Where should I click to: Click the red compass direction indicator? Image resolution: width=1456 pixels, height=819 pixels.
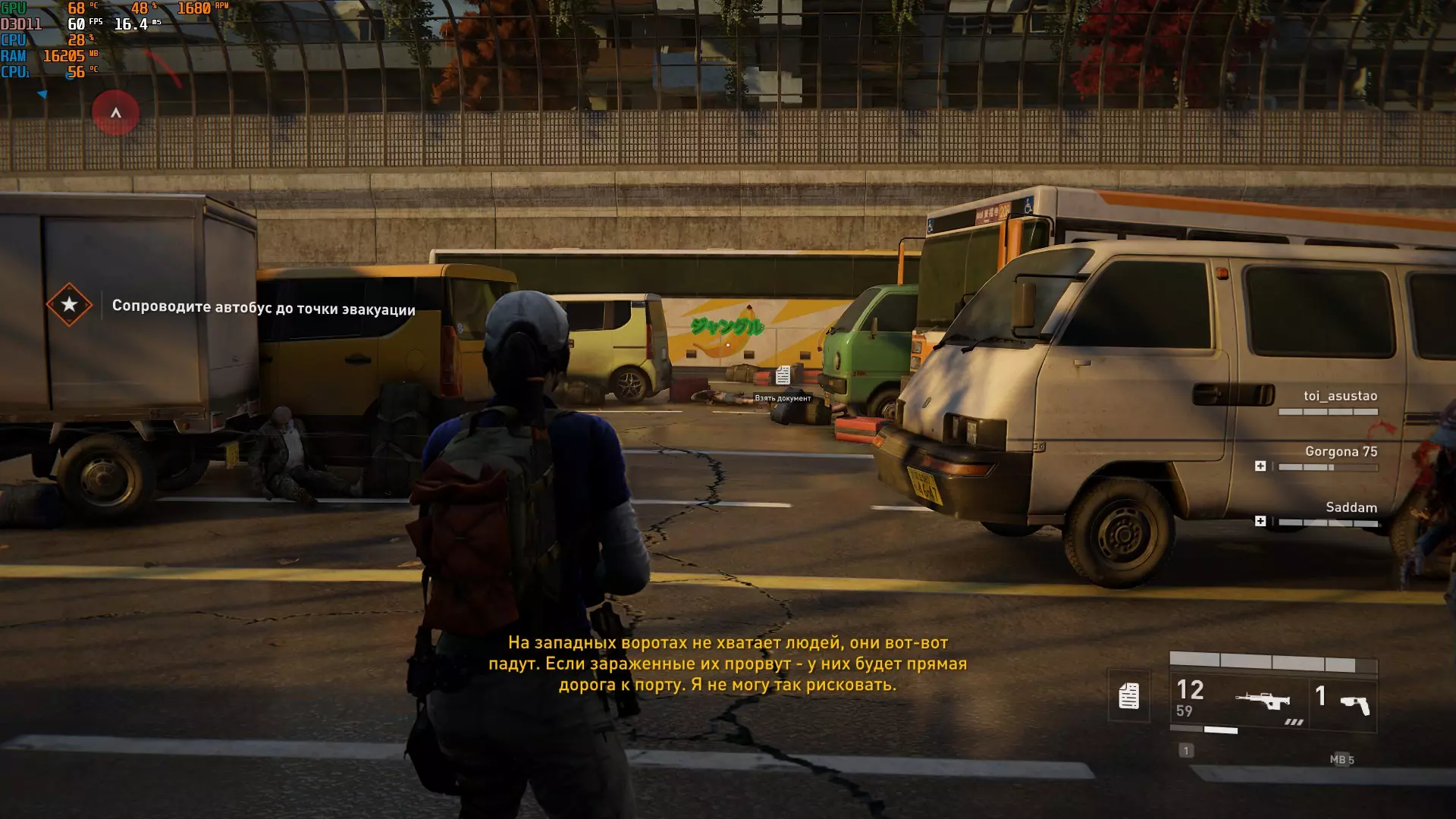tap(115, 113)
